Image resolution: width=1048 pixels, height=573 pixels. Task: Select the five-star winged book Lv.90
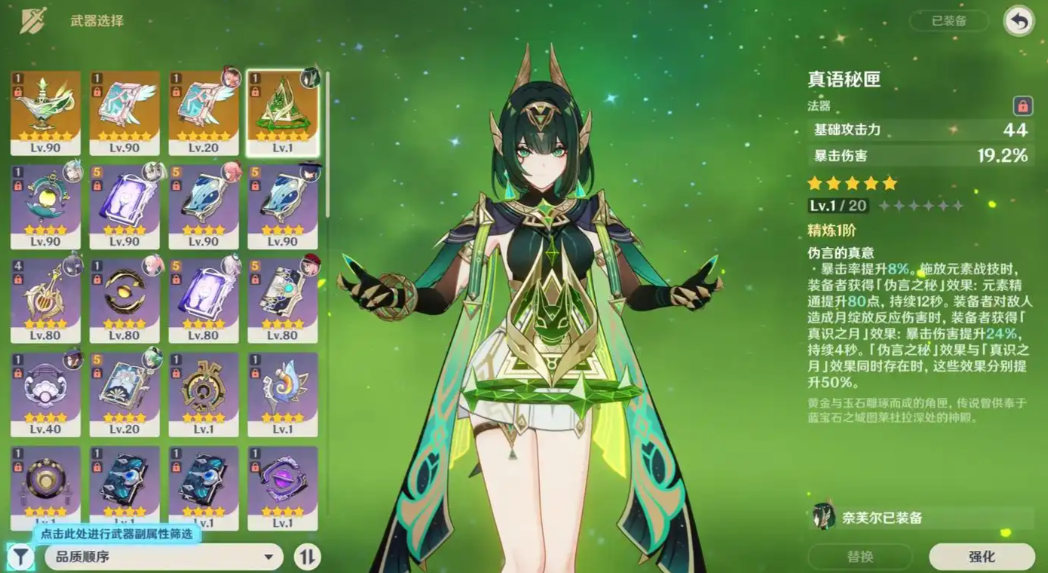(125, 112)
